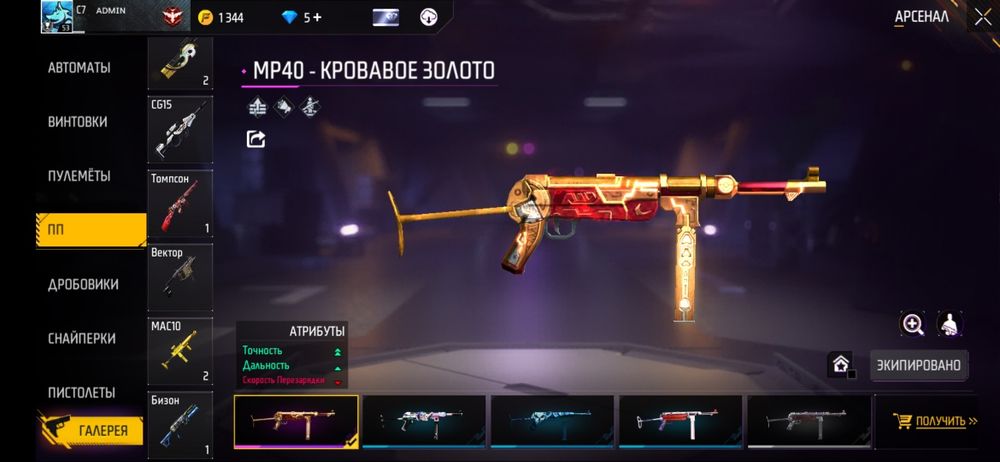Choose the Бизон weapon entry

point(180,424)
